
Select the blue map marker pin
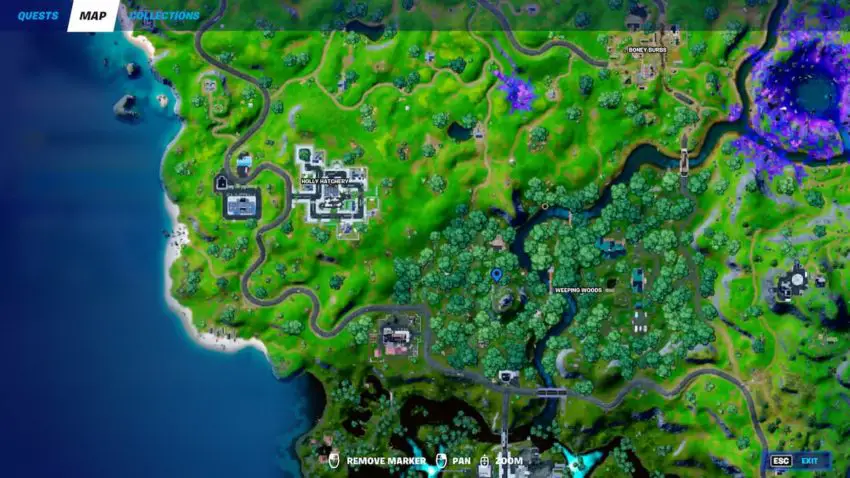[x=497, y=274]
